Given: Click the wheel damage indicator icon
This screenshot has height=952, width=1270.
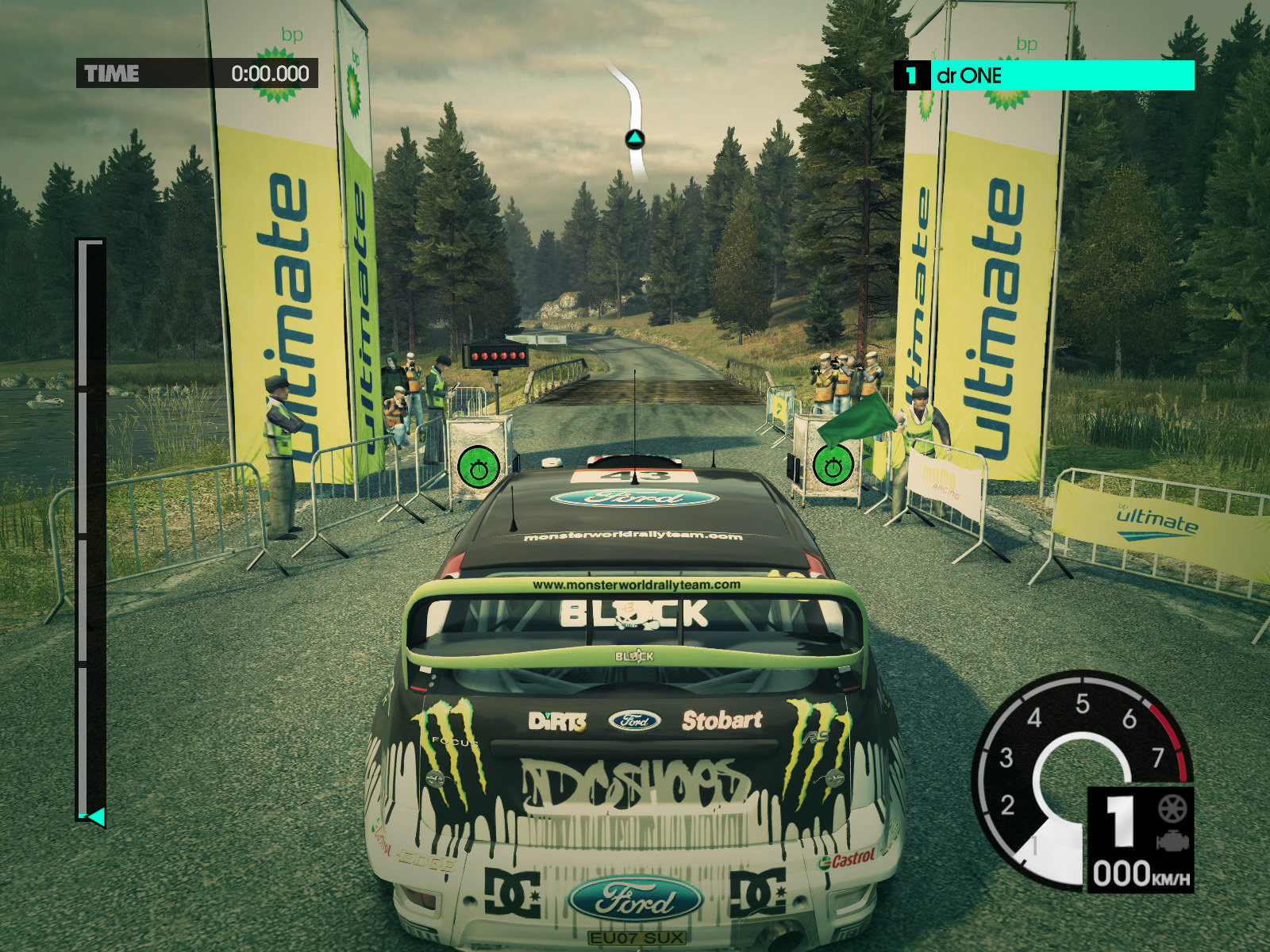Looking at the screenshot, I should [x=1172, y=808].
